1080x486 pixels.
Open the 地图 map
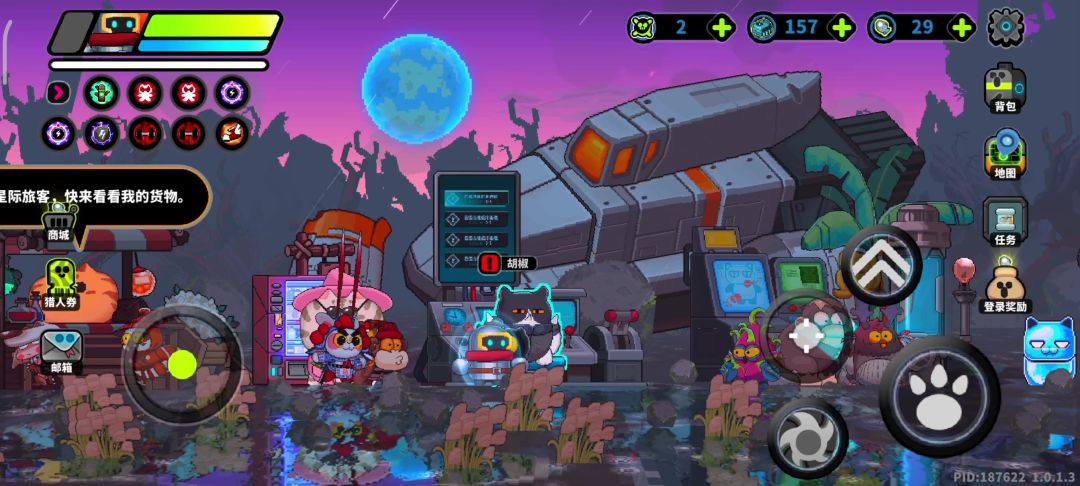coord(1004,154)
